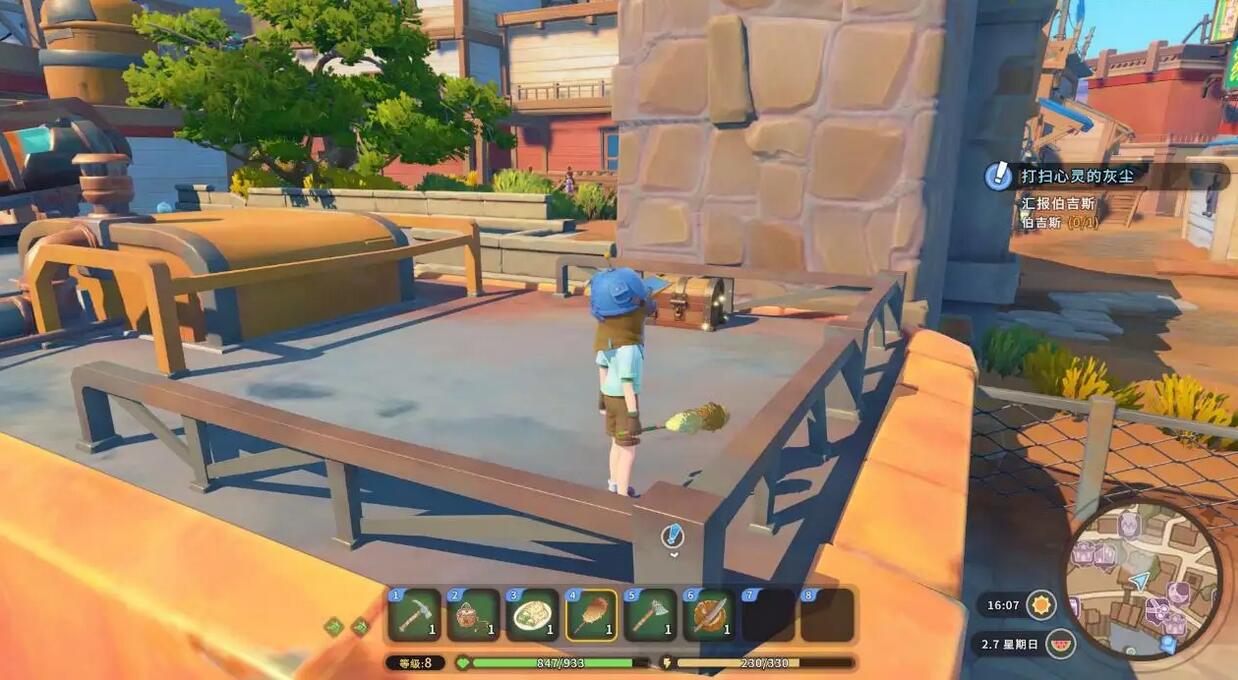The width and height of the screenshot is (1238, 680).
Task: Choose the food dish in hotbar slot 3
Action: [x=532, y=614]
